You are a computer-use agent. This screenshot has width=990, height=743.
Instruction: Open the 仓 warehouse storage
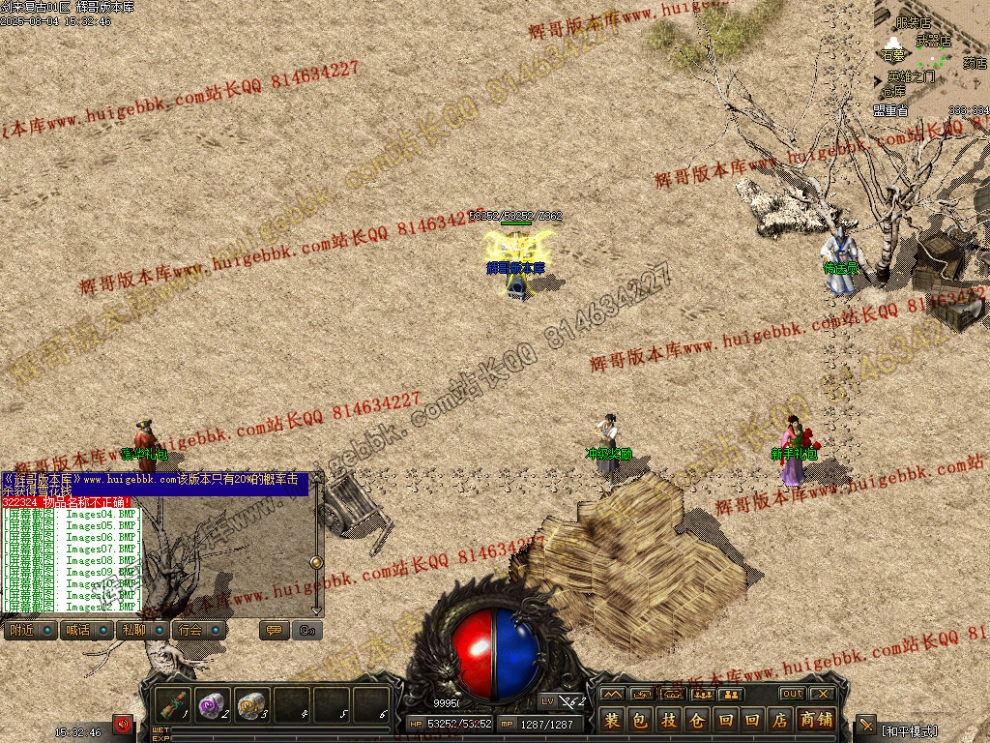pos(696,720)
